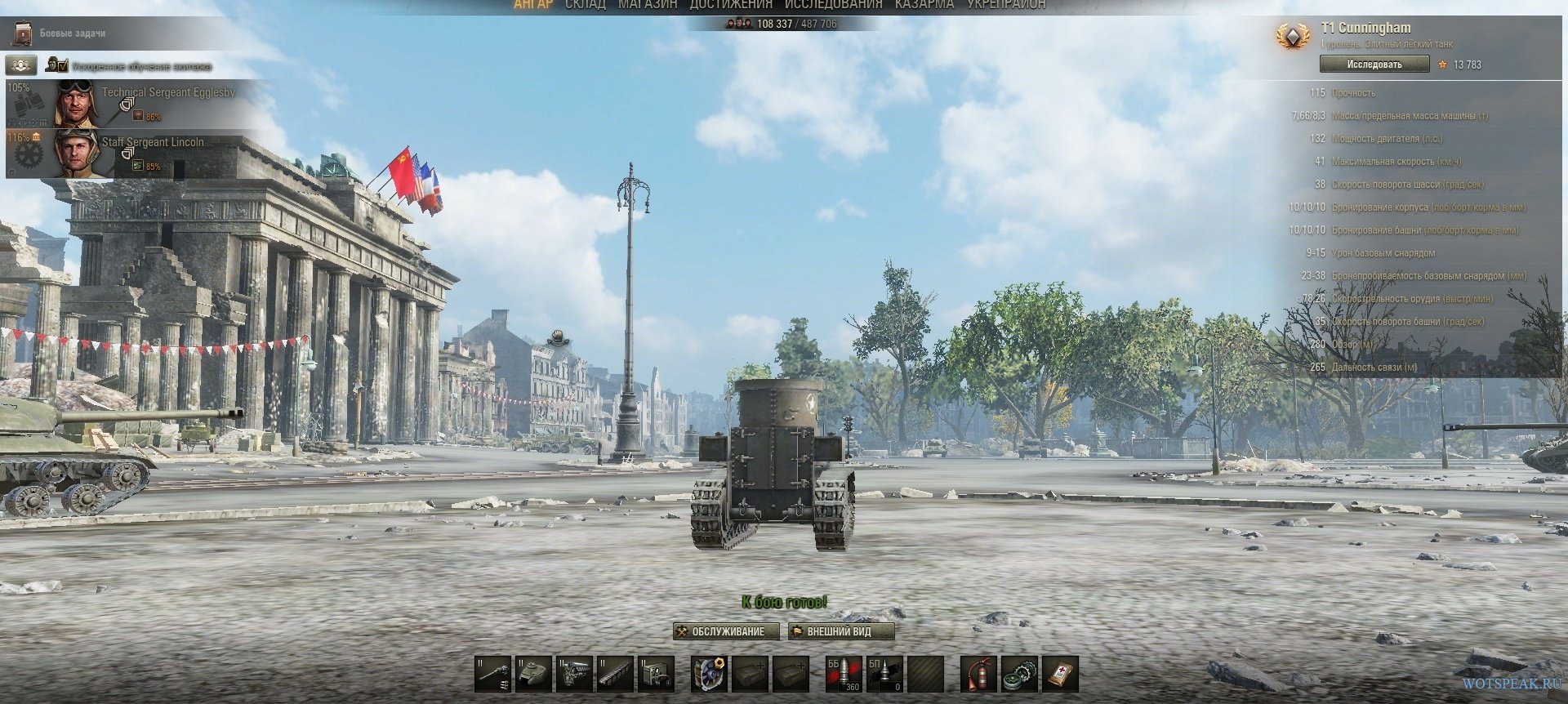This screenshot has height=704, width=1568.
Task: Select the fire extinguisher consumable slot
Action: pyautogui.click(x=978, y=674)
